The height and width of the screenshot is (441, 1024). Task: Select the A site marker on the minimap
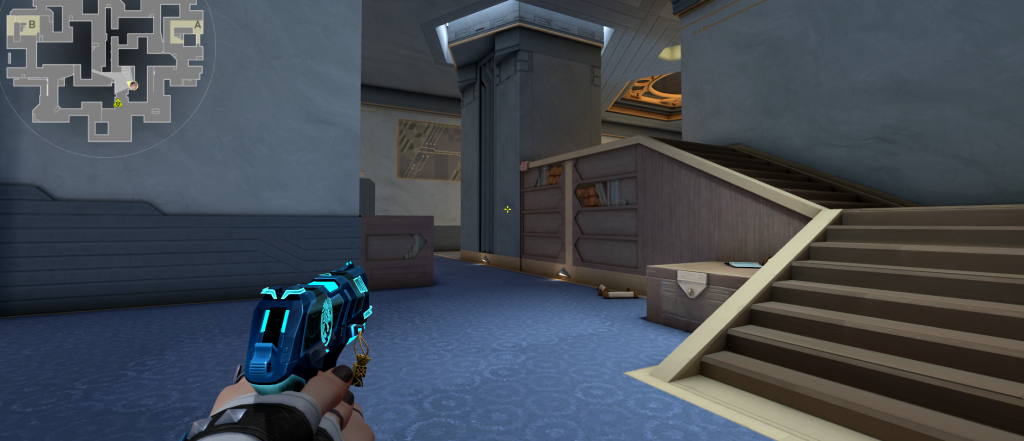[197, 25]
